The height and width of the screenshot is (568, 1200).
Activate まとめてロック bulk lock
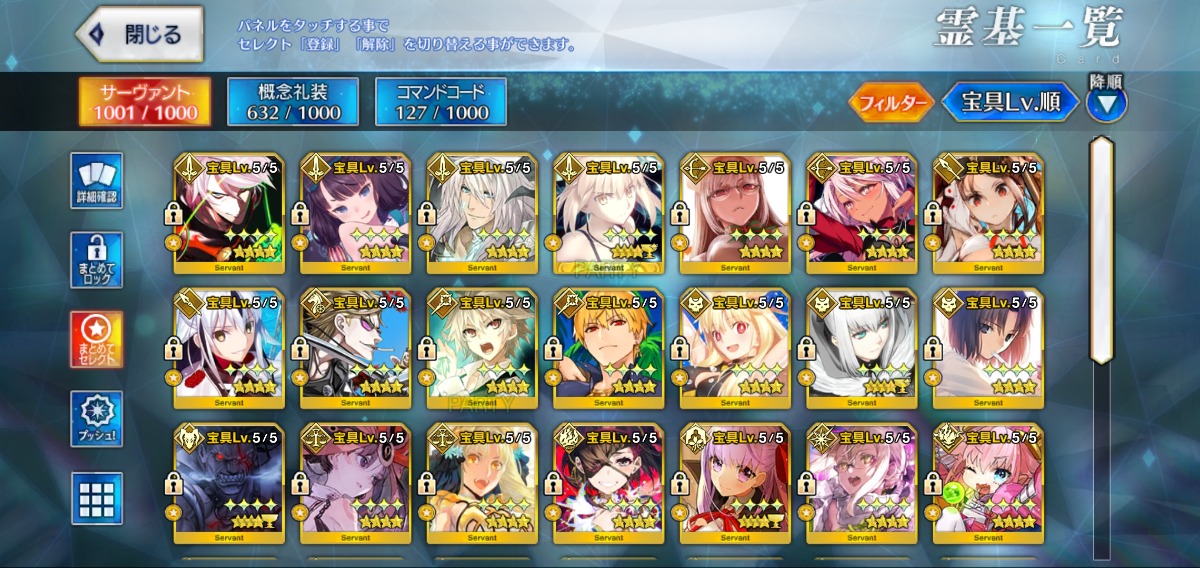(97, 260)
